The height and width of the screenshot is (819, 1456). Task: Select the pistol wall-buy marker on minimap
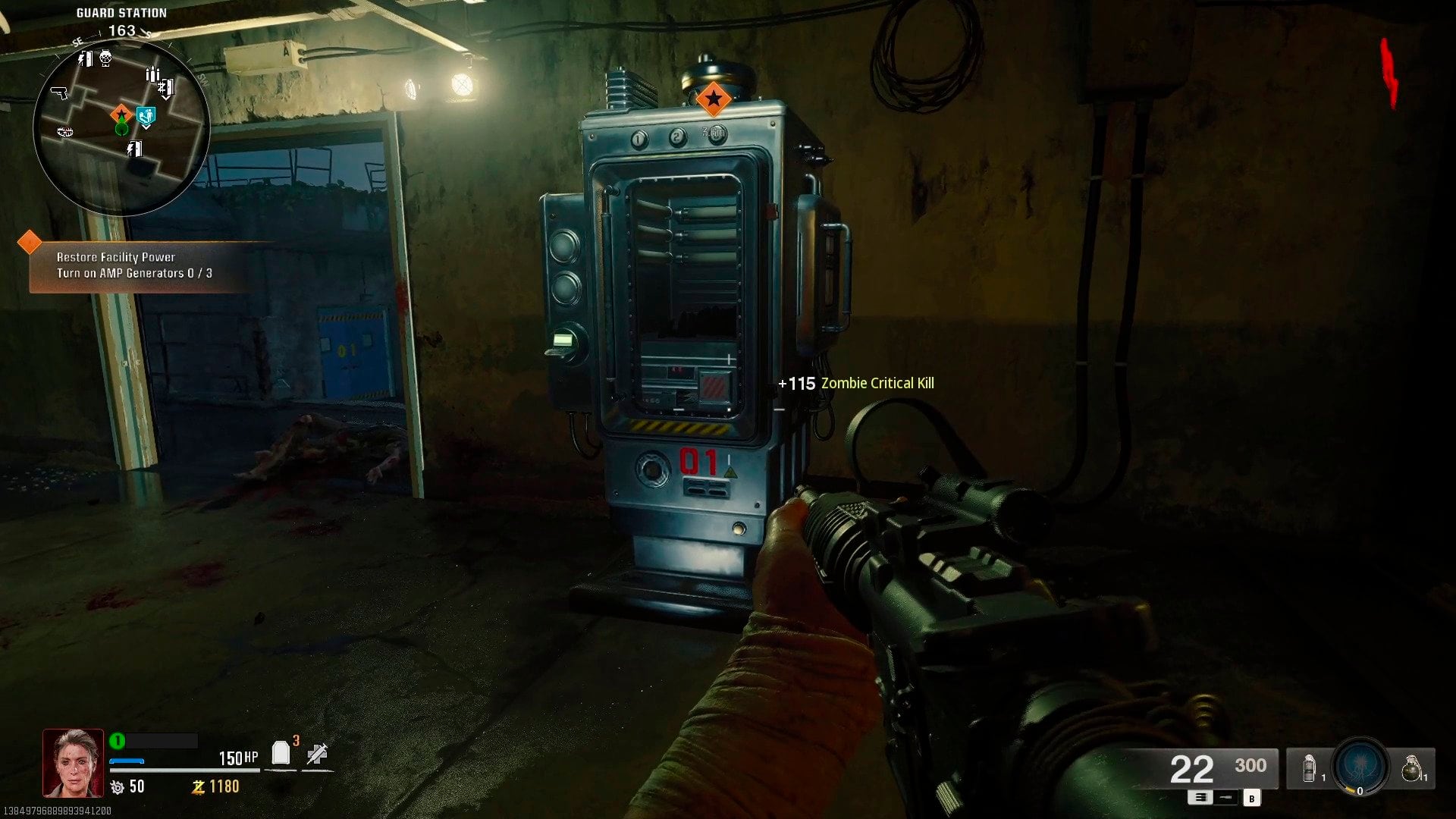(58, 93)
